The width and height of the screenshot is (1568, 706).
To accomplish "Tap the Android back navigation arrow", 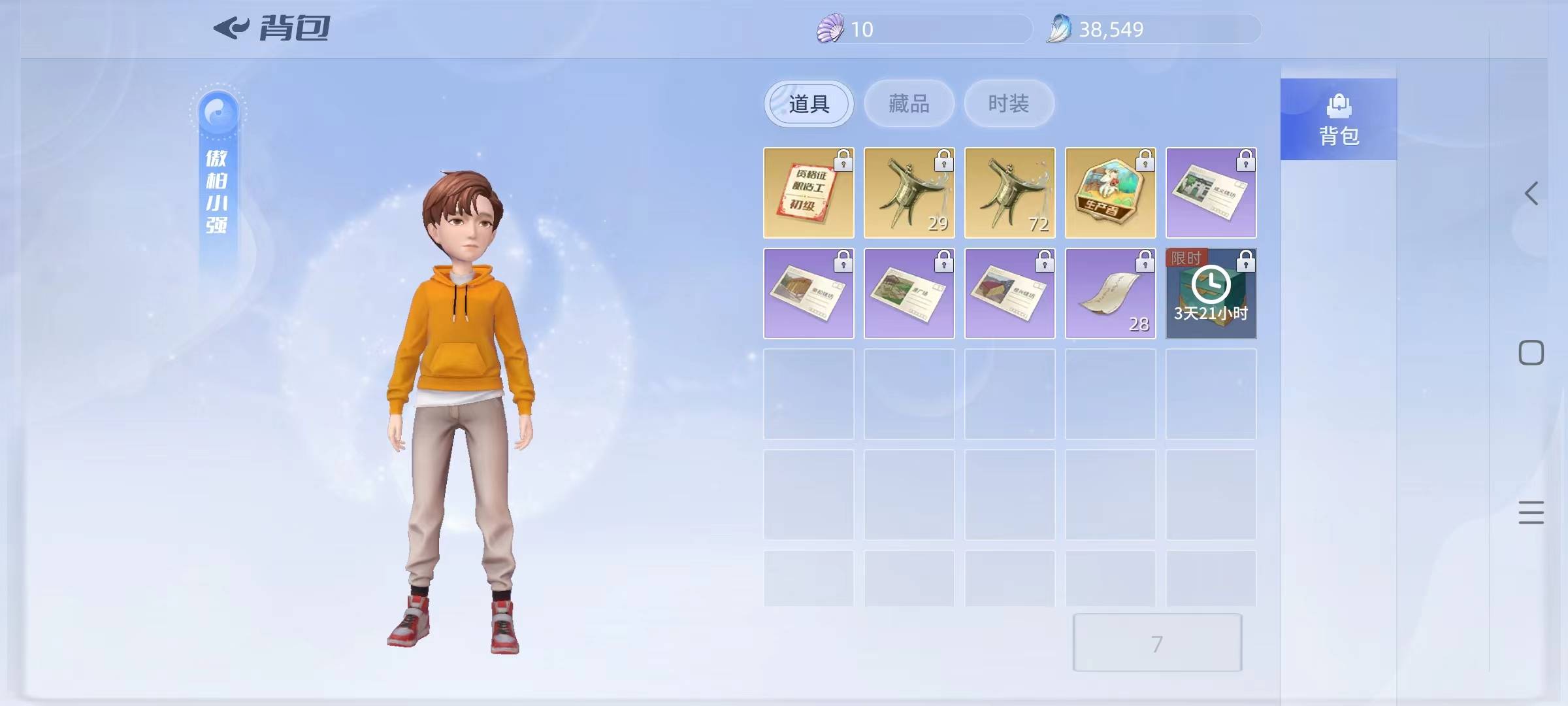I will tap(1531, 193).
